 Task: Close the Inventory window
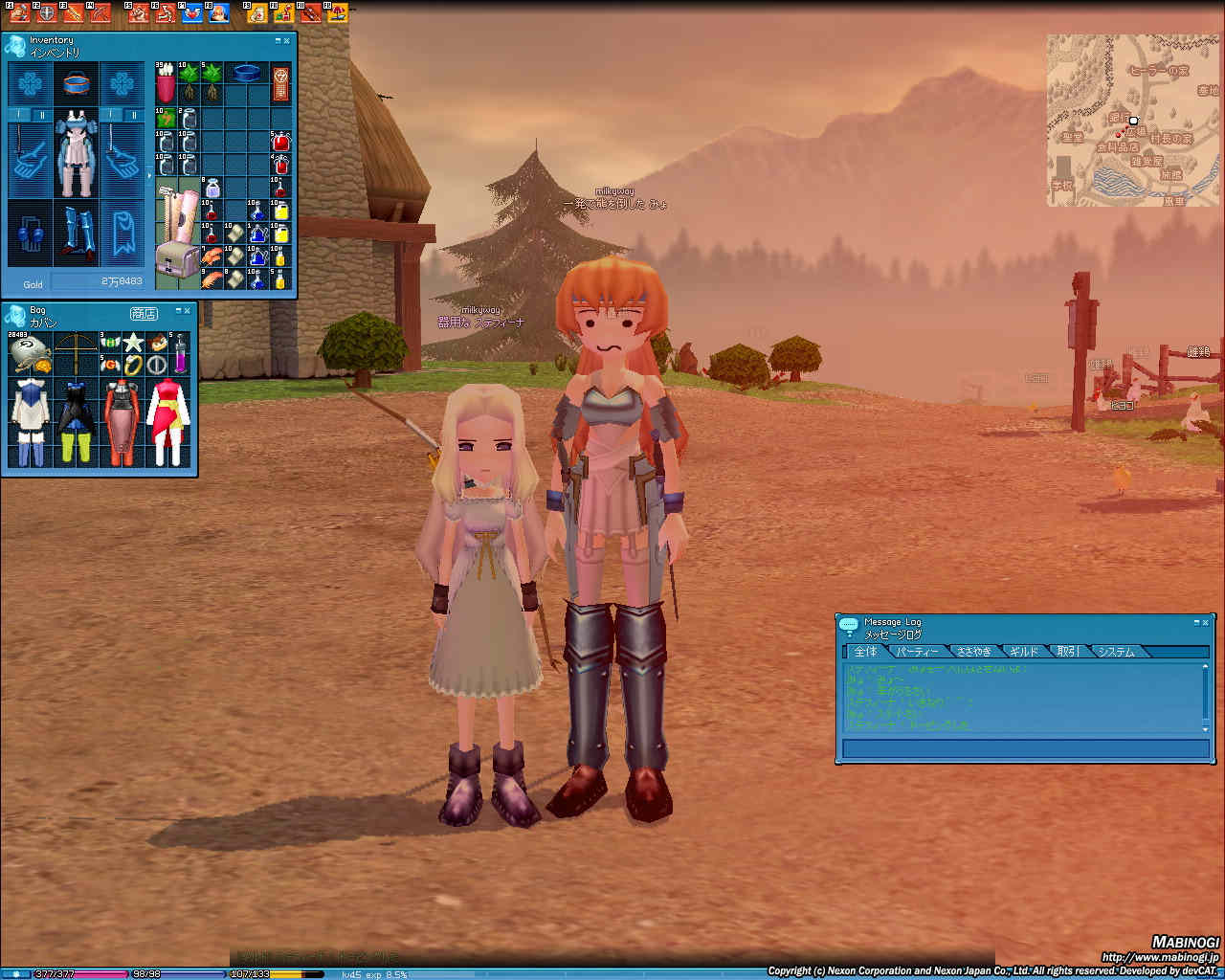pyautogui.click(x=288, y=41)
